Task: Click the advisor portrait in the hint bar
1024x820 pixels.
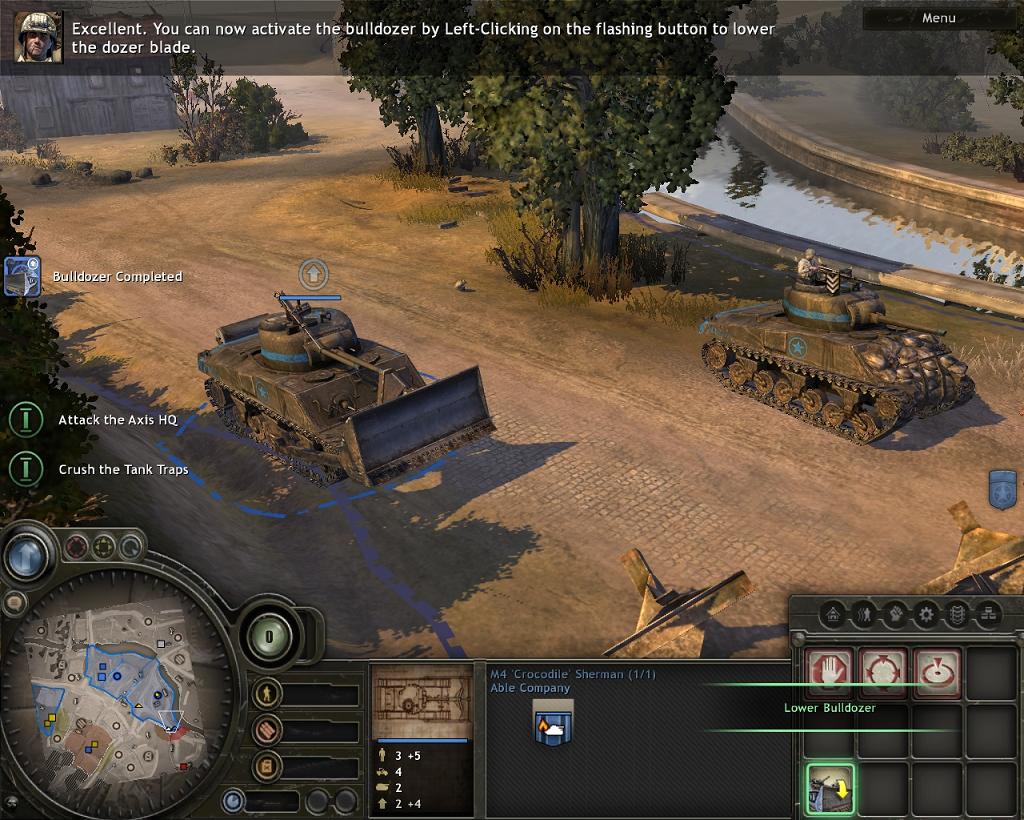Action: [38, 37]
